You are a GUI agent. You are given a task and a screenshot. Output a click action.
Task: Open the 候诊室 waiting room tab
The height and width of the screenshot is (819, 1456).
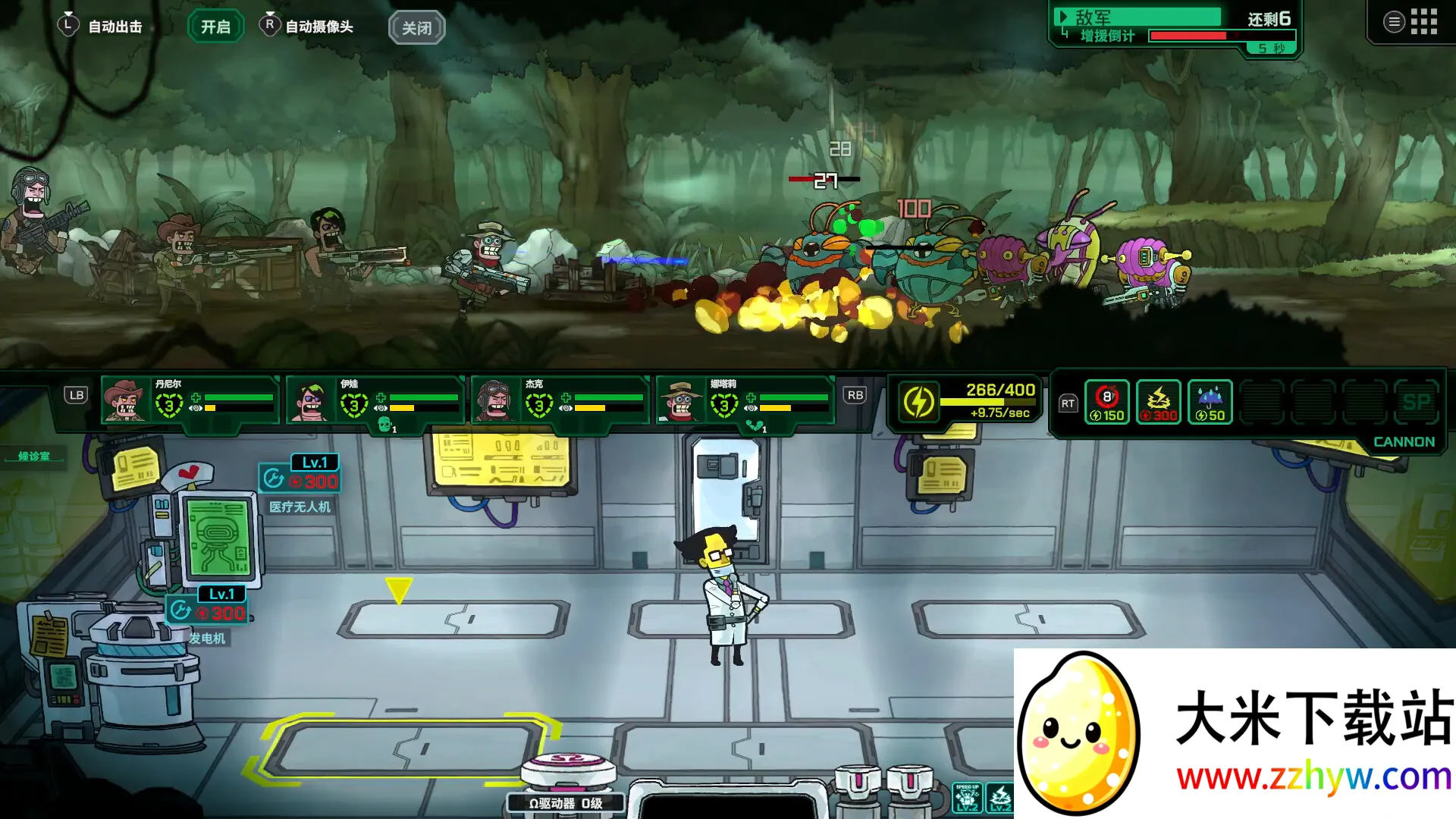[x=34, y=456]
